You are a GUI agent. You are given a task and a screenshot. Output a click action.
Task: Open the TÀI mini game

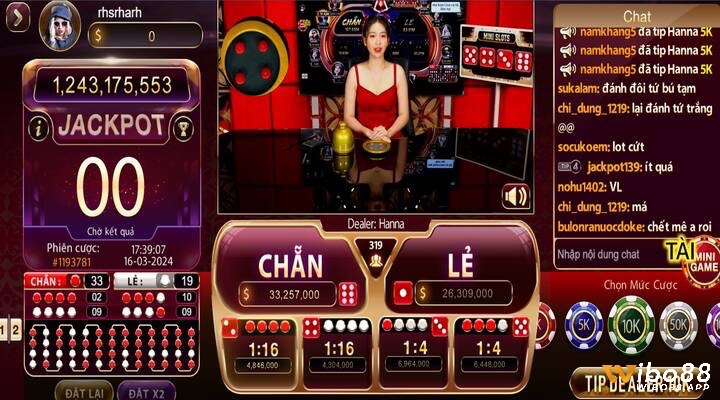[694, 254]
